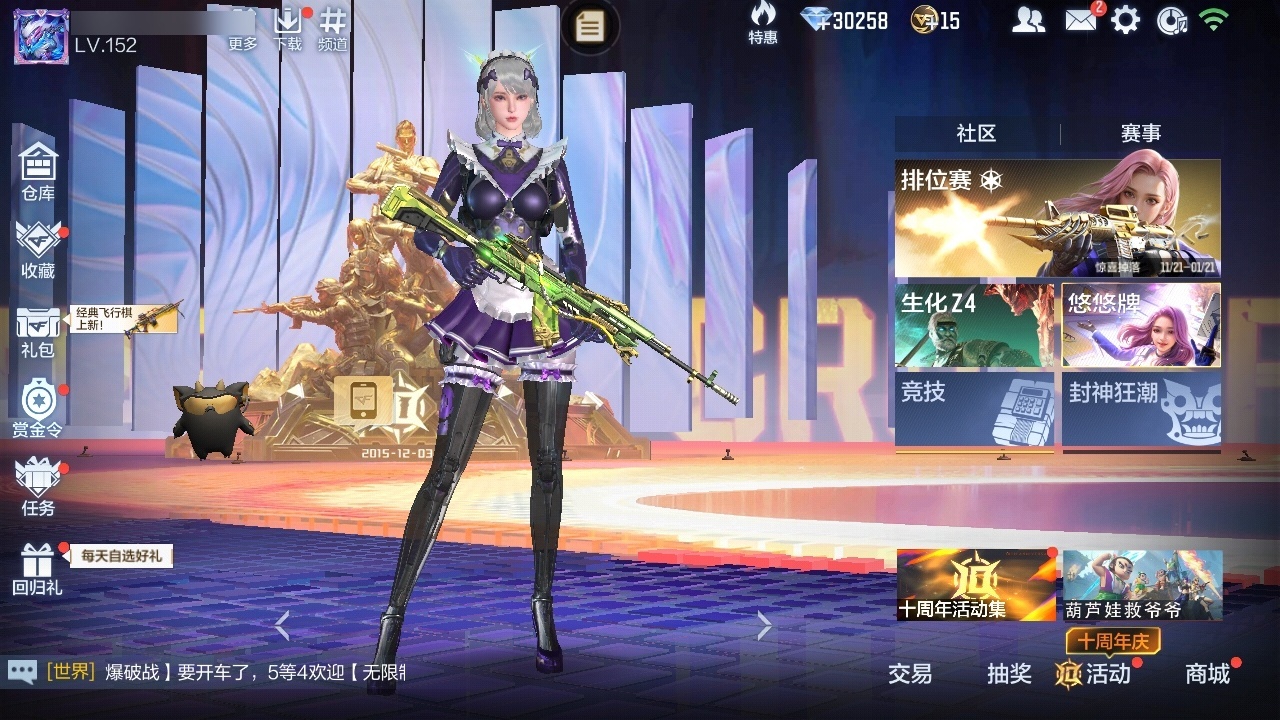The width and height of the screenshot is (1280, 720).
Task: Select the 排位赛 ranked match banner
Action: [1057, 218]
